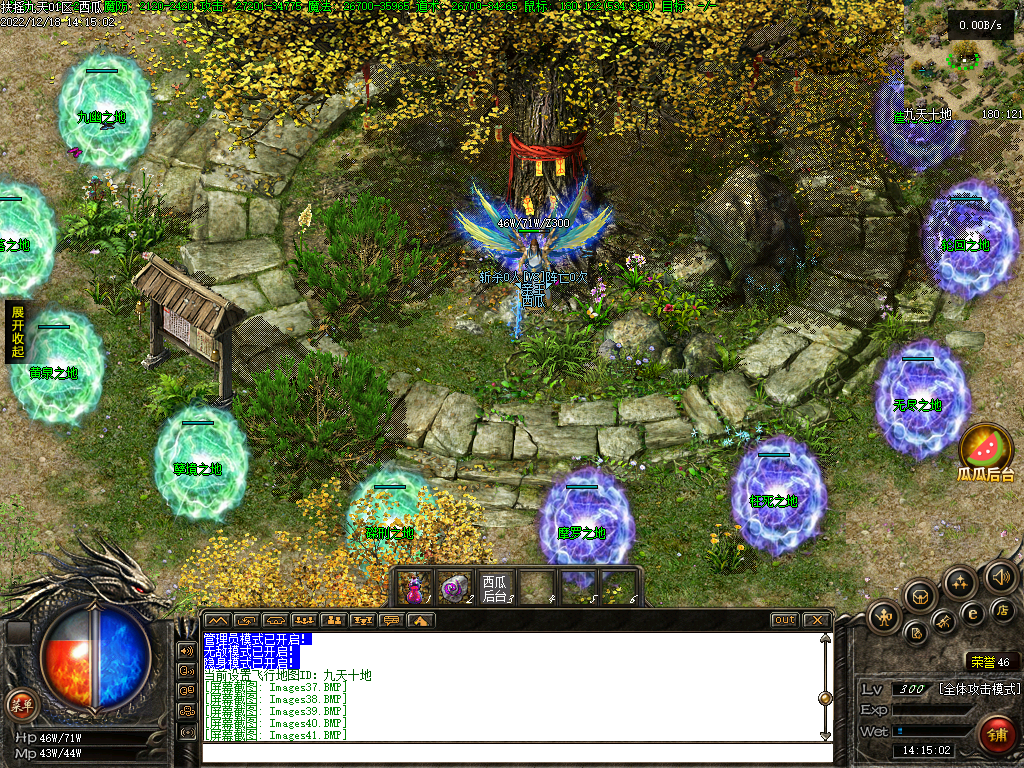Select the speech bubble chat toolbar button
Screen dimensions: 1024x768
(391, 620)
